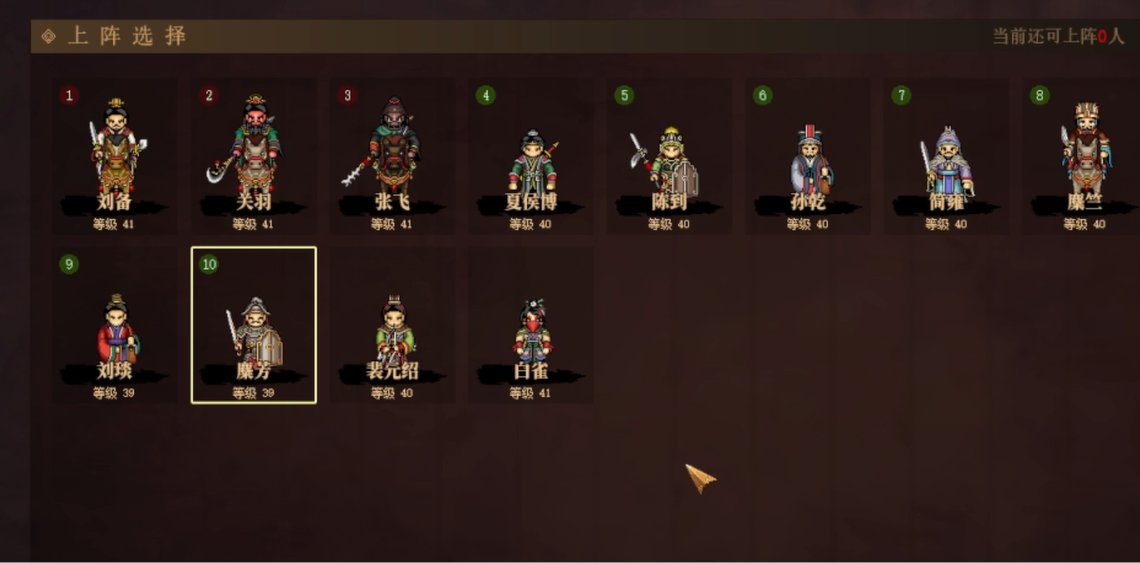The image size is (1140, 563).
Task: Add 裴元绍 to the lineup
Action: (x=392, y=326)
